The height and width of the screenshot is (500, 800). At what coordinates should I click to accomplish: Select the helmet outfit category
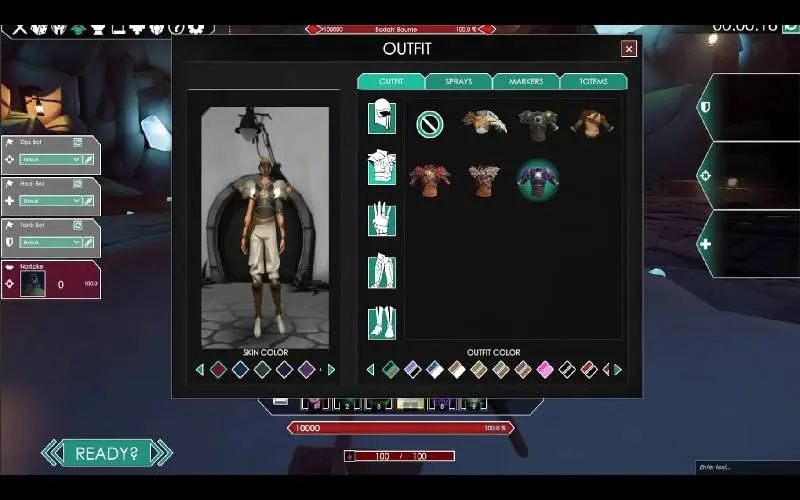point(382,117)
